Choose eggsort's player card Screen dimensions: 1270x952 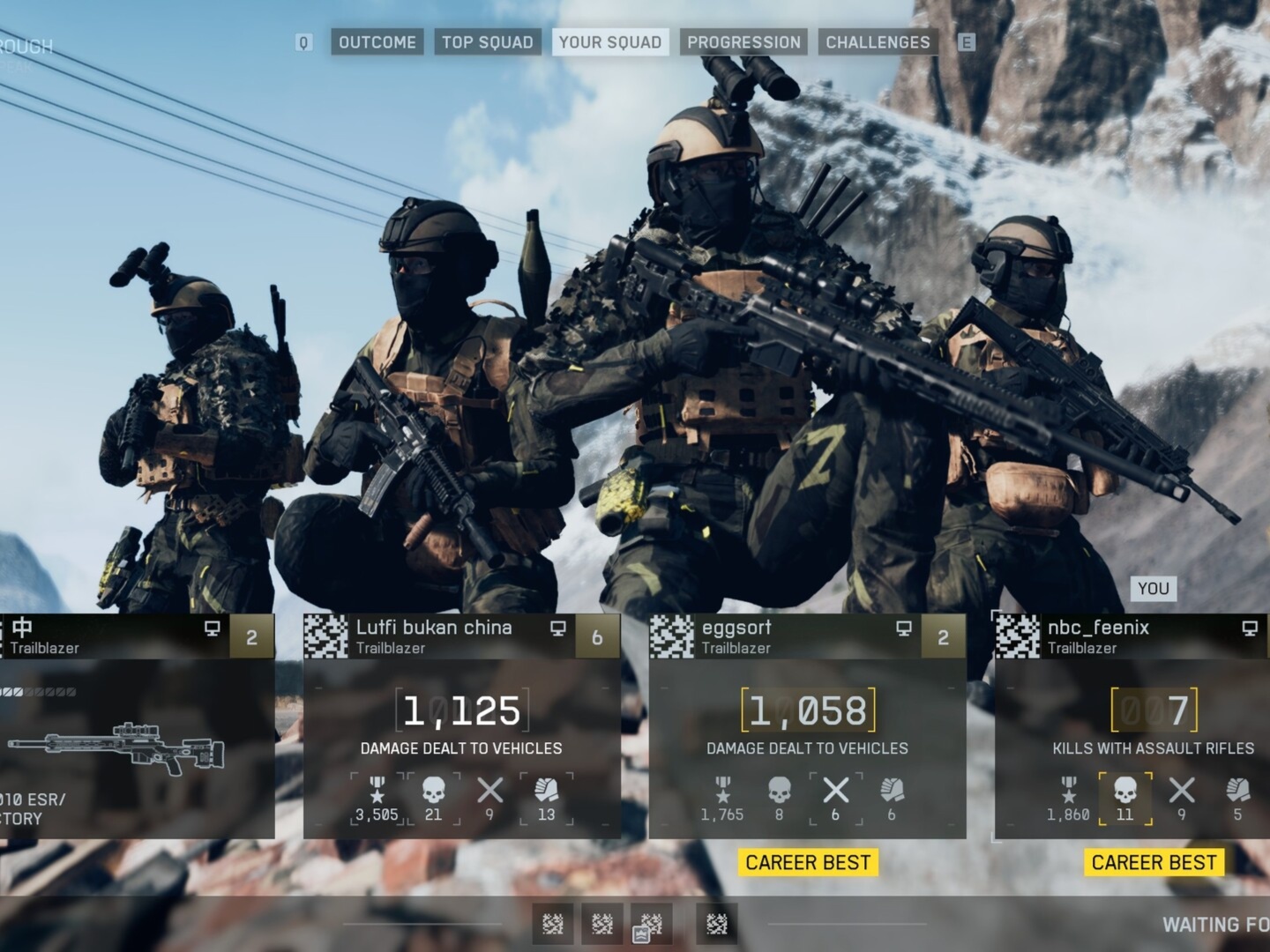point(807,725)
